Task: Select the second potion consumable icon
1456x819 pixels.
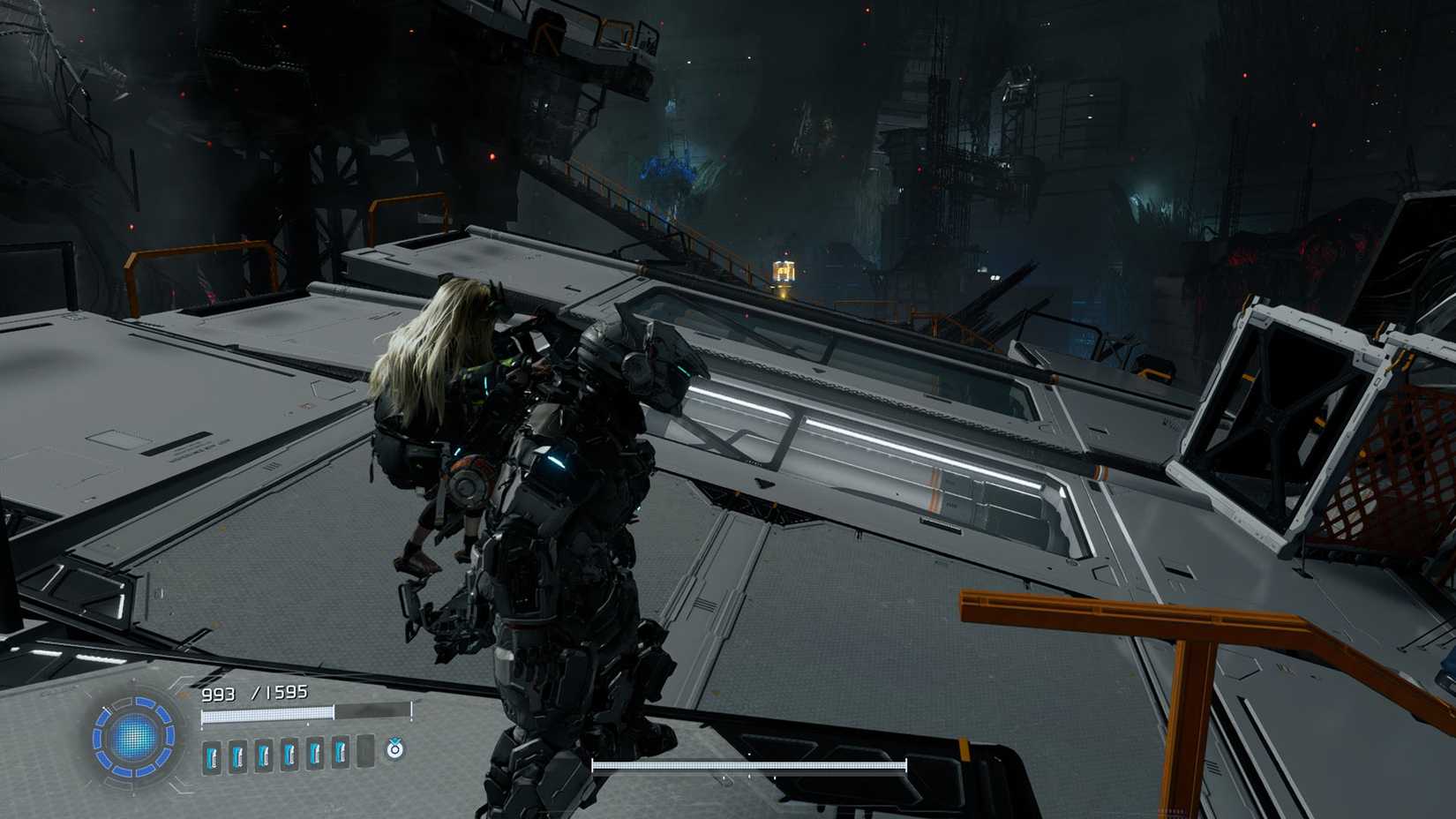Action: point(236,755)
